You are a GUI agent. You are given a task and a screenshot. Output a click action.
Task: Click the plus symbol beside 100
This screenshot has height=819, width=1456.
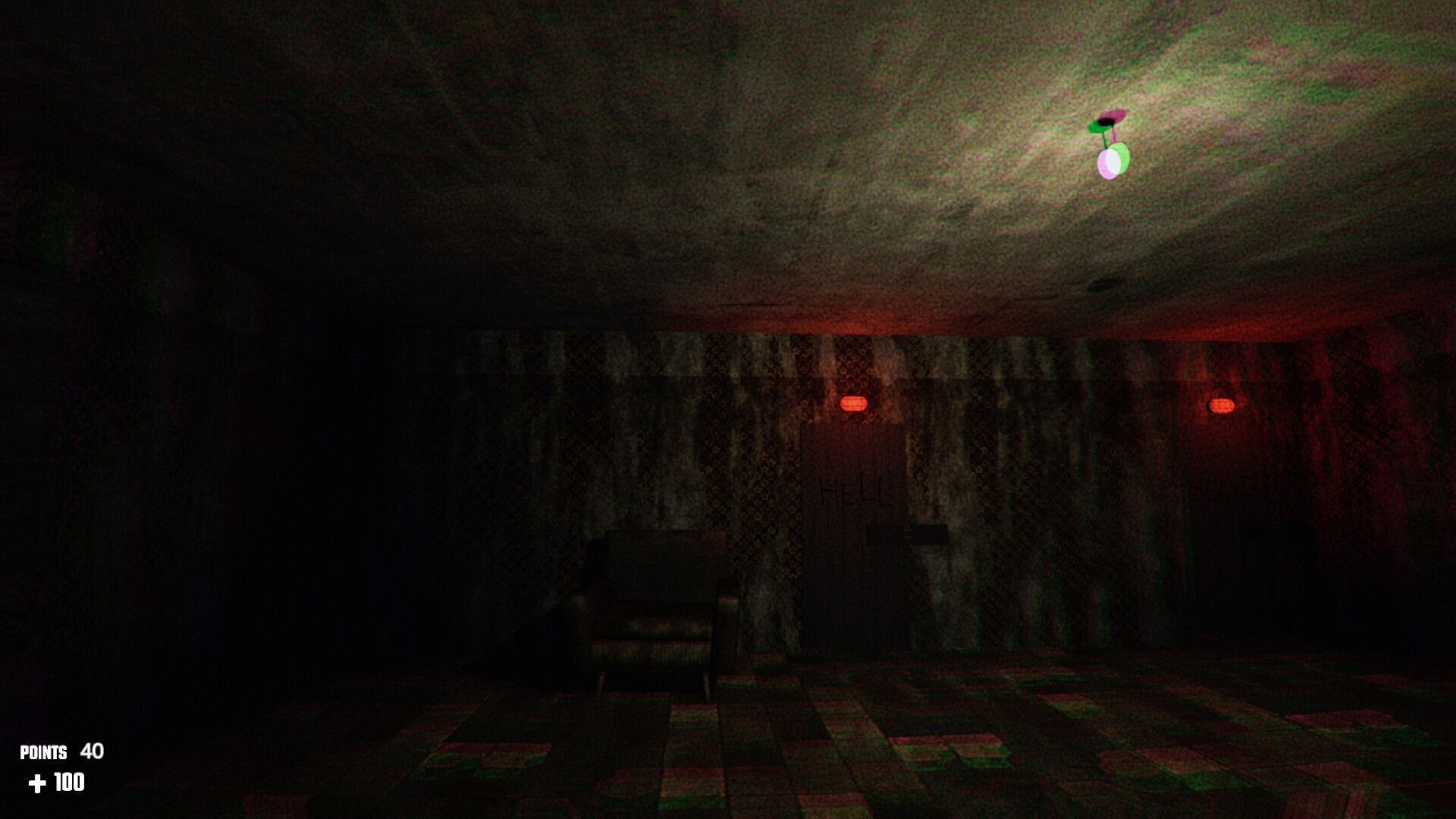click(x=37, y=783)
